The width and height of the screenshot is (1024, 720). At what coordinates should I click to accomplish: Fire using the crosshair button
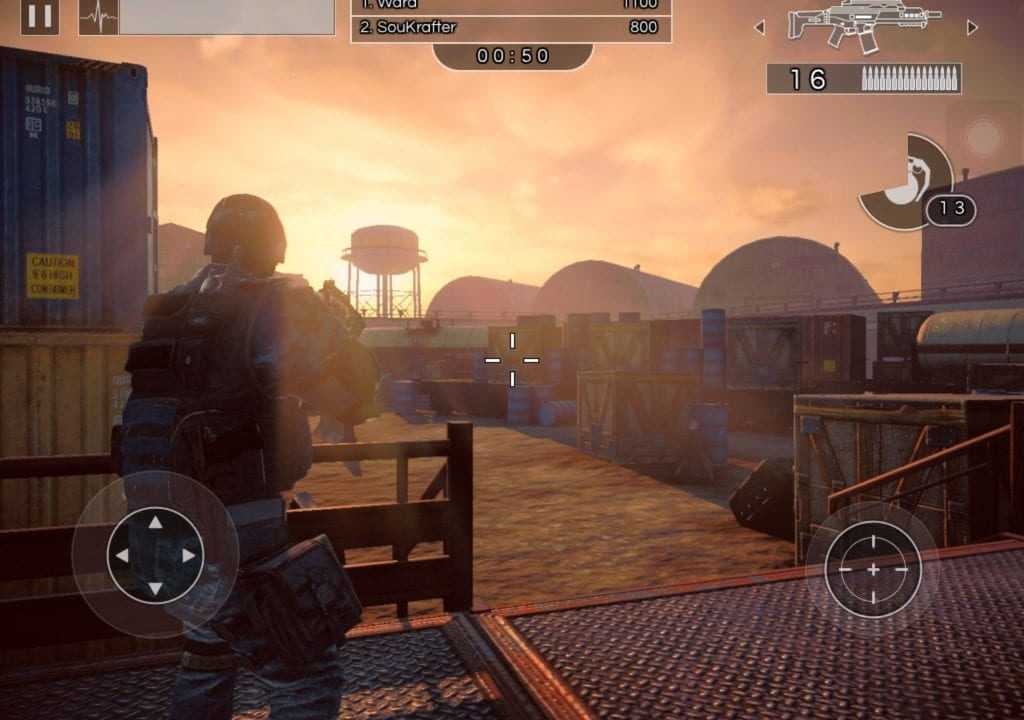click(872, 569)
